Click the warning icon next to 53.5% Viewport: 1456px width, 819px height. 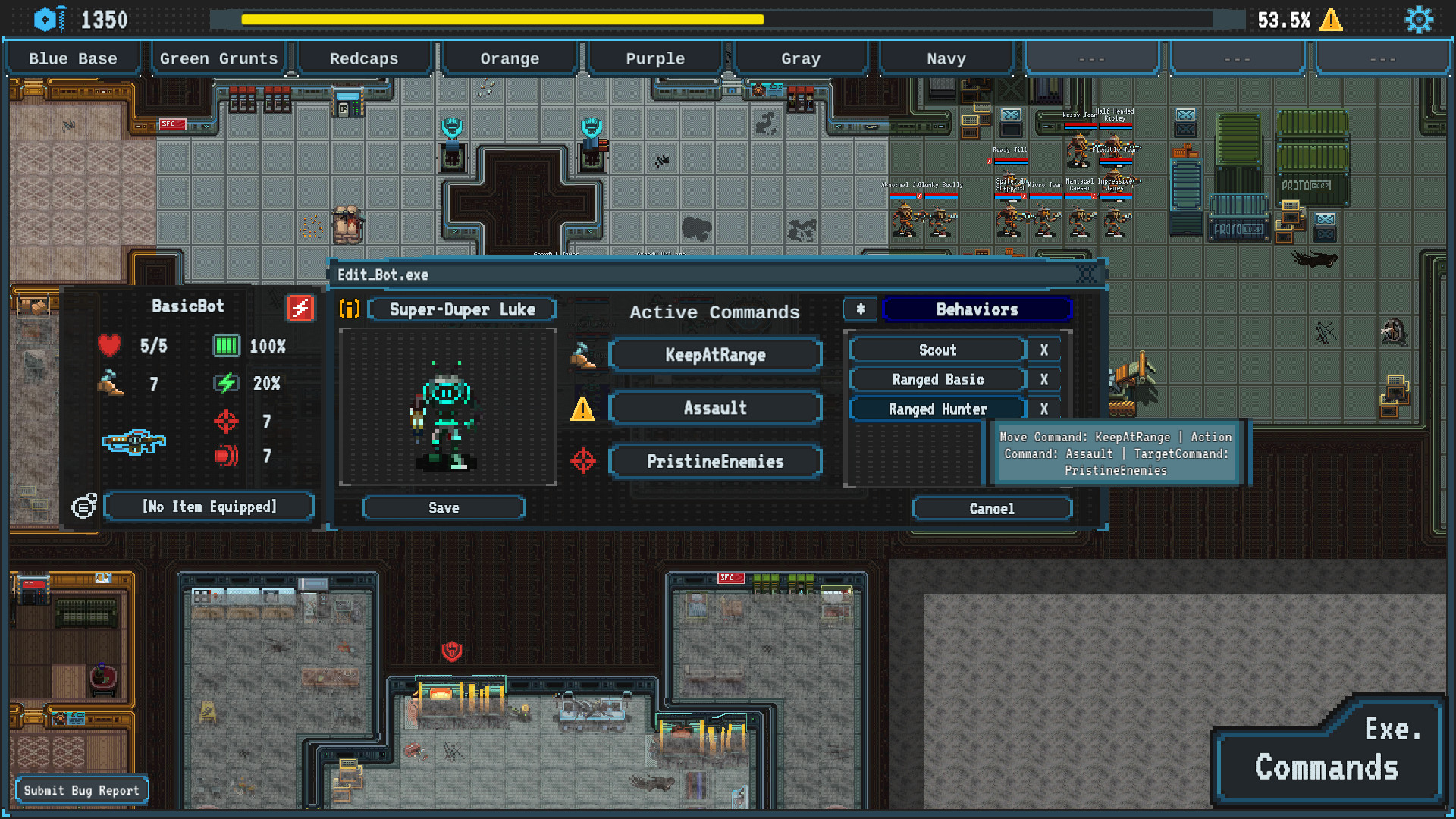(x=1332, y=21)
